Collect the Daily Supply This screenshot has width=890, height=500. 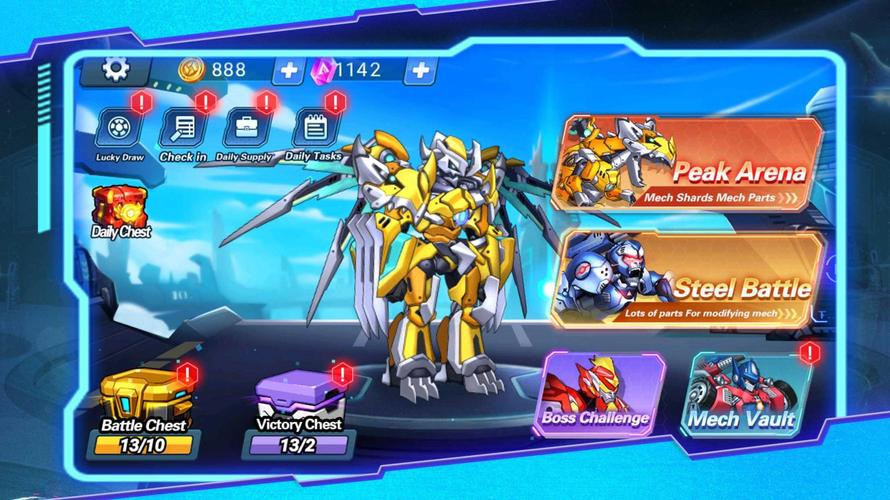pos(244,130)
